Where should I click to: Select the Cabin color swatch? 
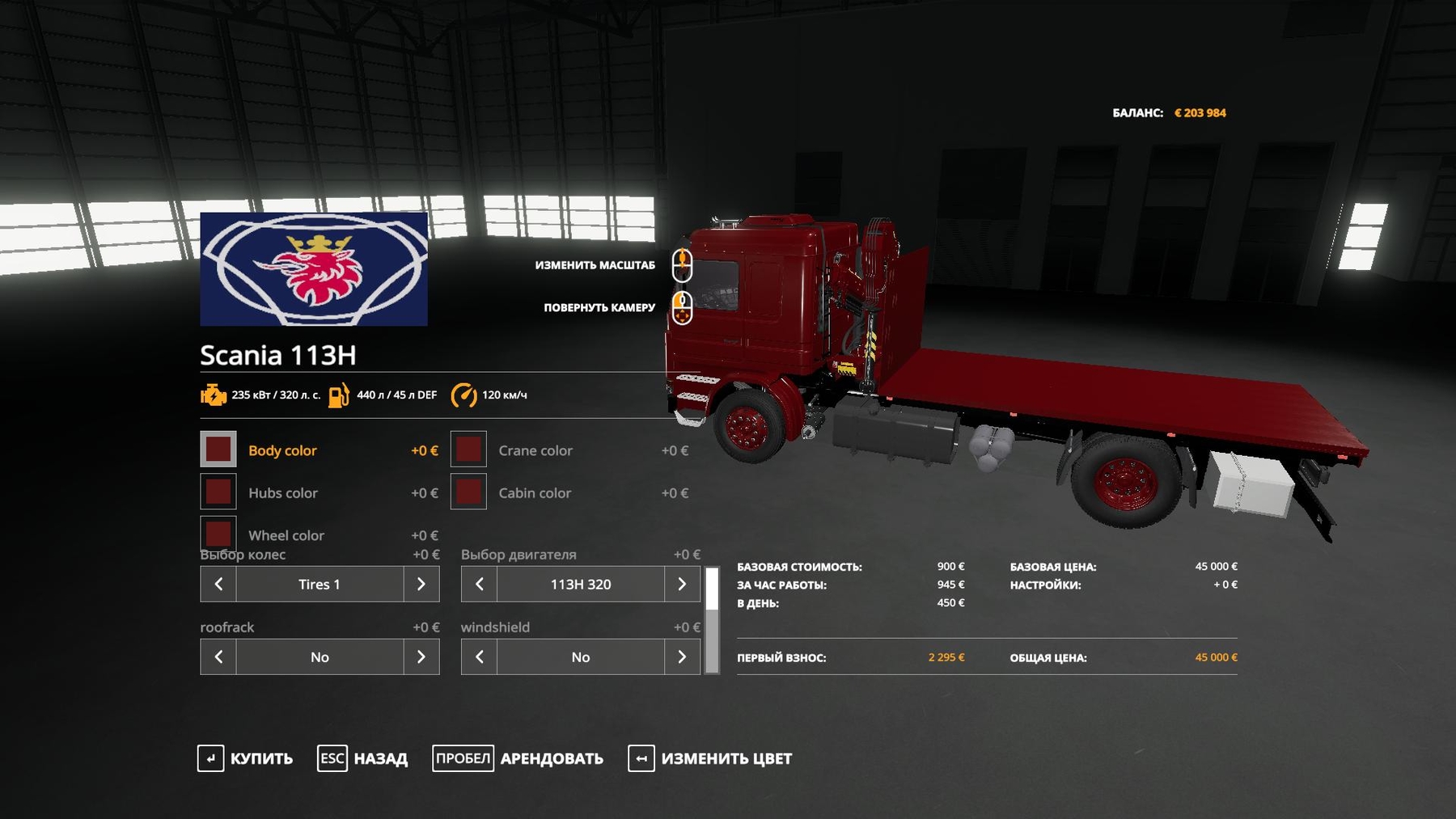pos(468,492)
